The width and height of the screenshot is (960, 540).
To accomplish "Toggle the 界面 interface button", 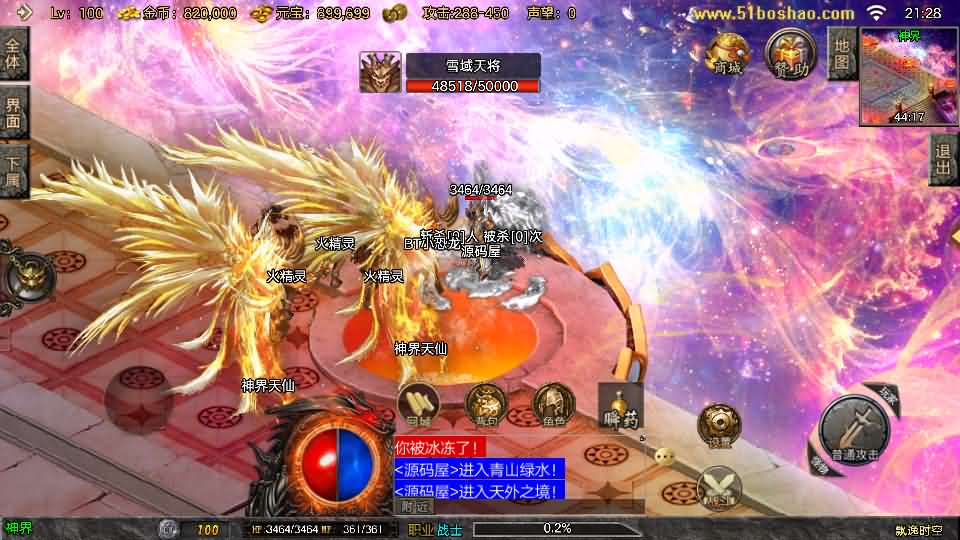I will pyautogui.click(x=14, y=112).
